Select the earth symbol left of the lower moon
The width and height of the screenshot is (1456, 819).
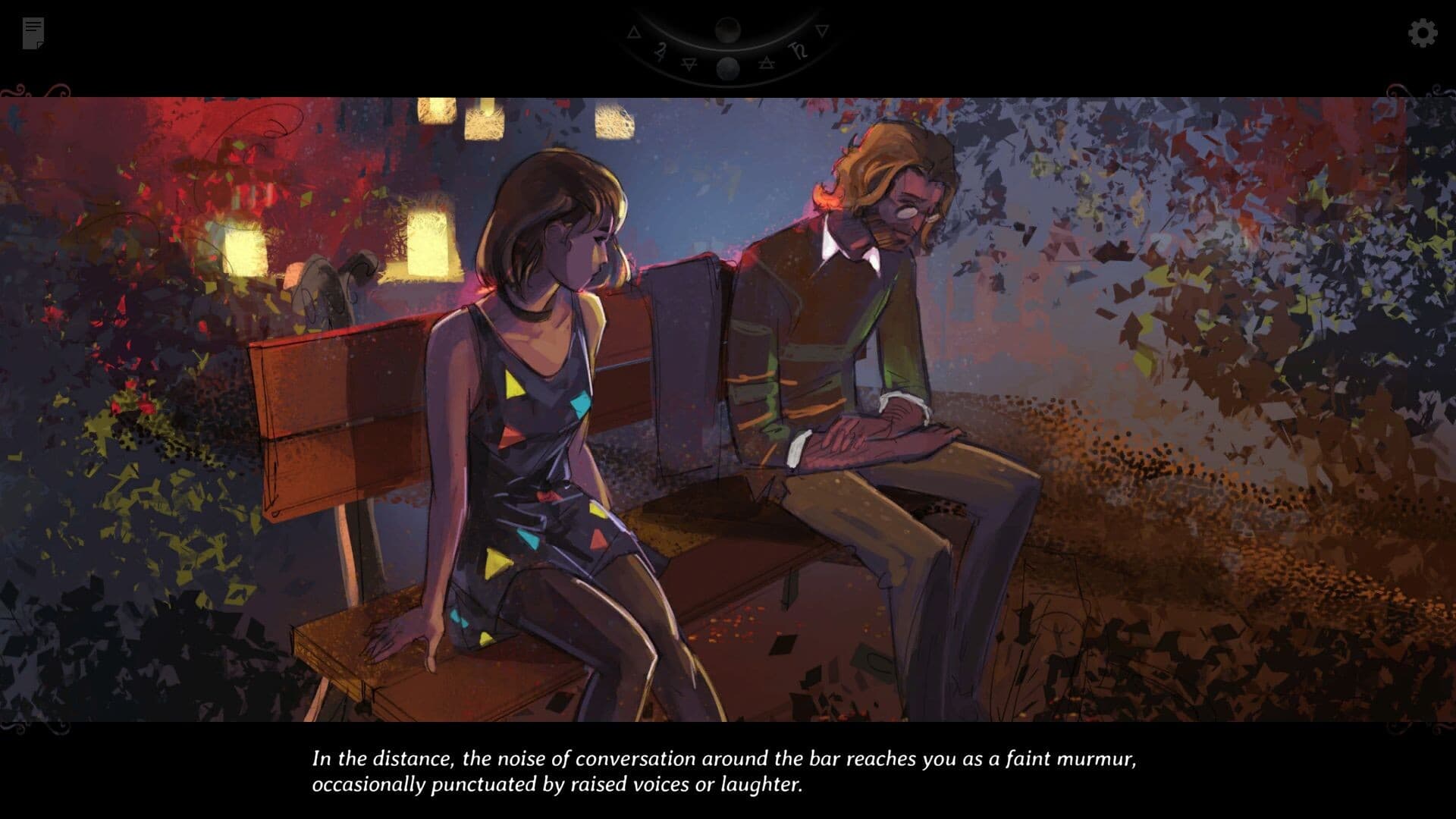tap(689, 64)
